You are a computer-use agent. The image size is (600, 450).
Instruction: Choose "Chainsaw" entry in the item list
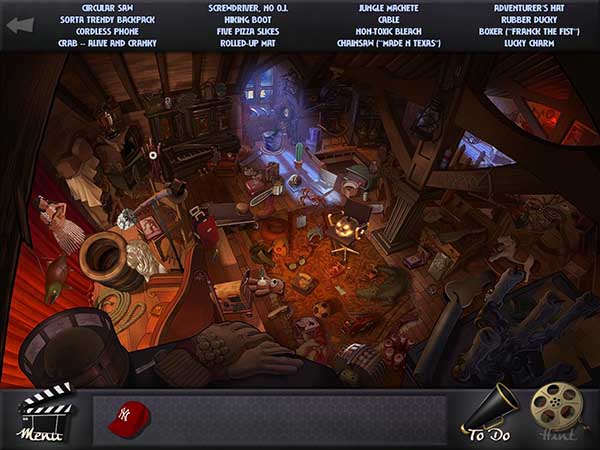click(388, 44)
